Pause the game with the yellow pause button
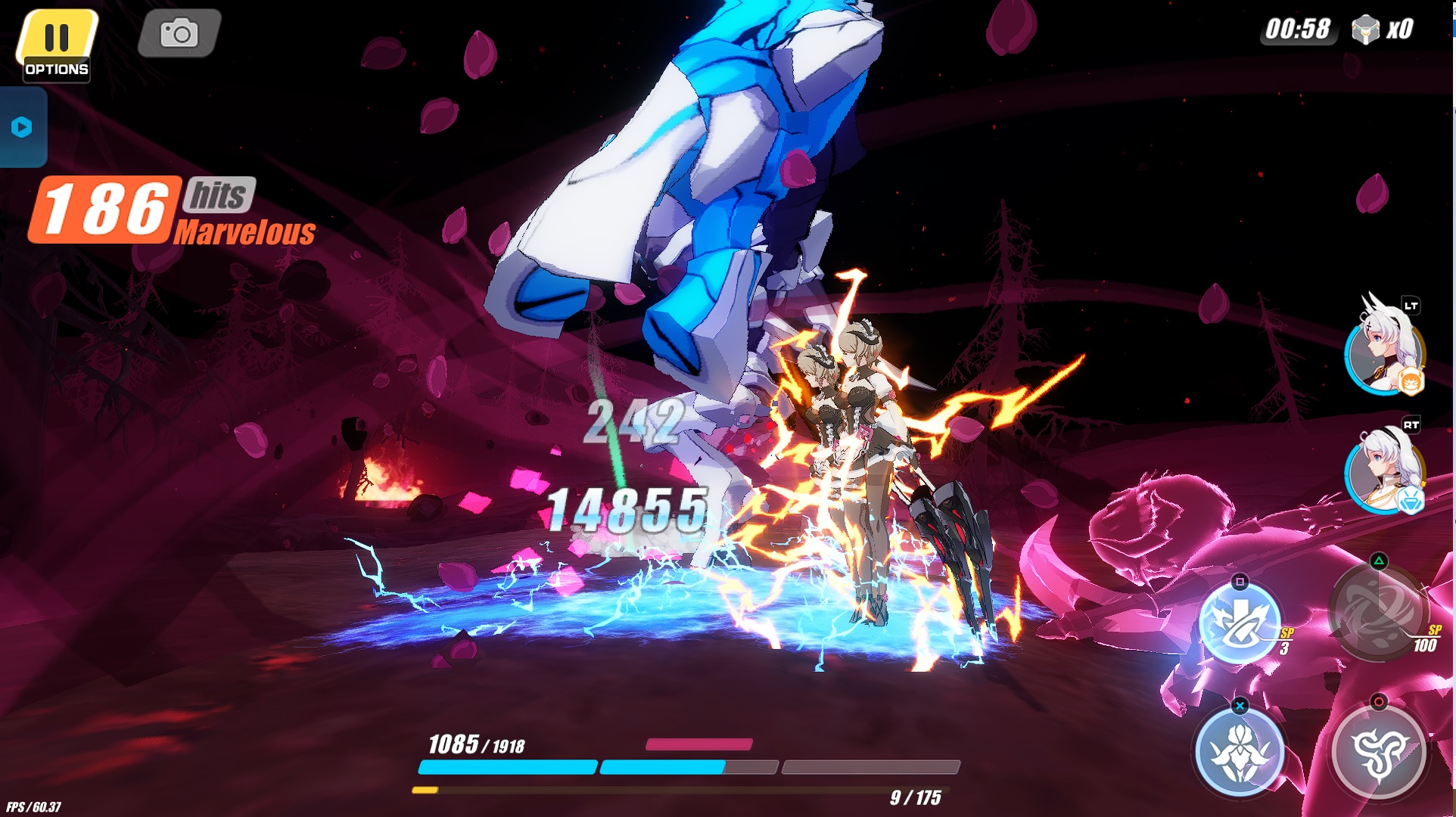 [57, 38]
